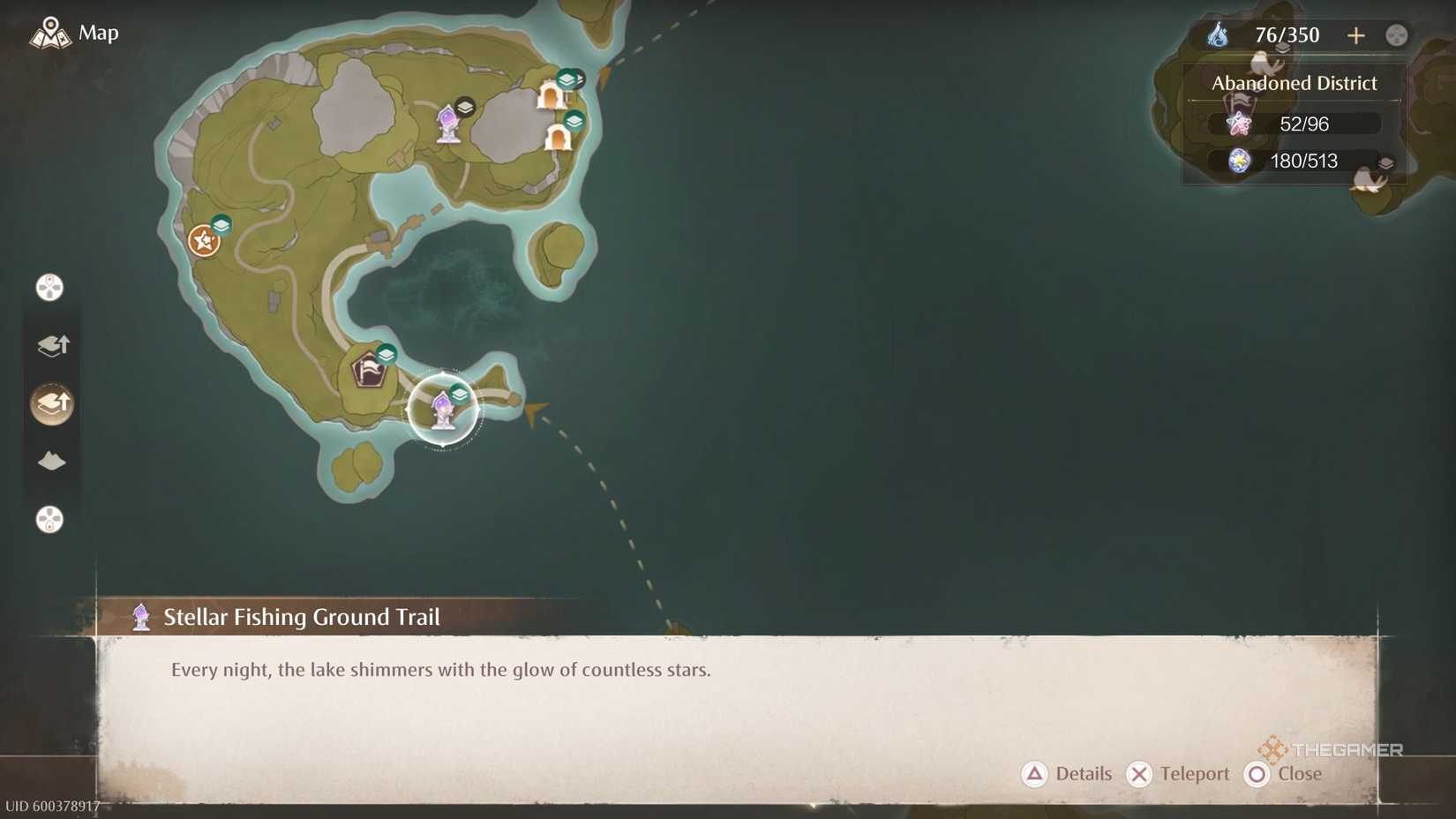Select the Stellar Fishing Ground Trail waypoint marker
Screen dimensions: 1456x819
point(441,407)
